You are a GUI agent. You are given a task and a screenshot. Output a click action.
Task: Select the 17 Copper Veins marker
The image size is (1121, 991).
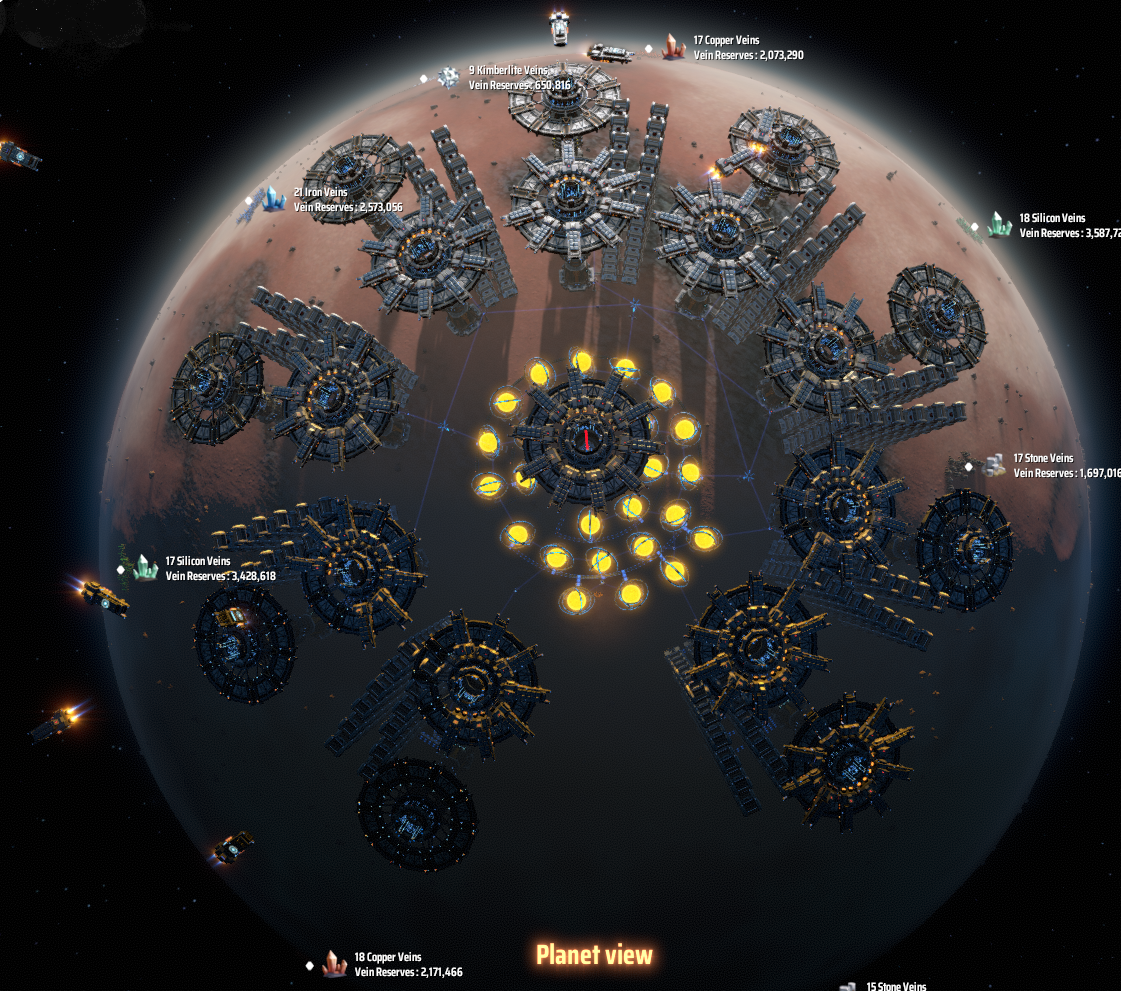click(673, 47)
